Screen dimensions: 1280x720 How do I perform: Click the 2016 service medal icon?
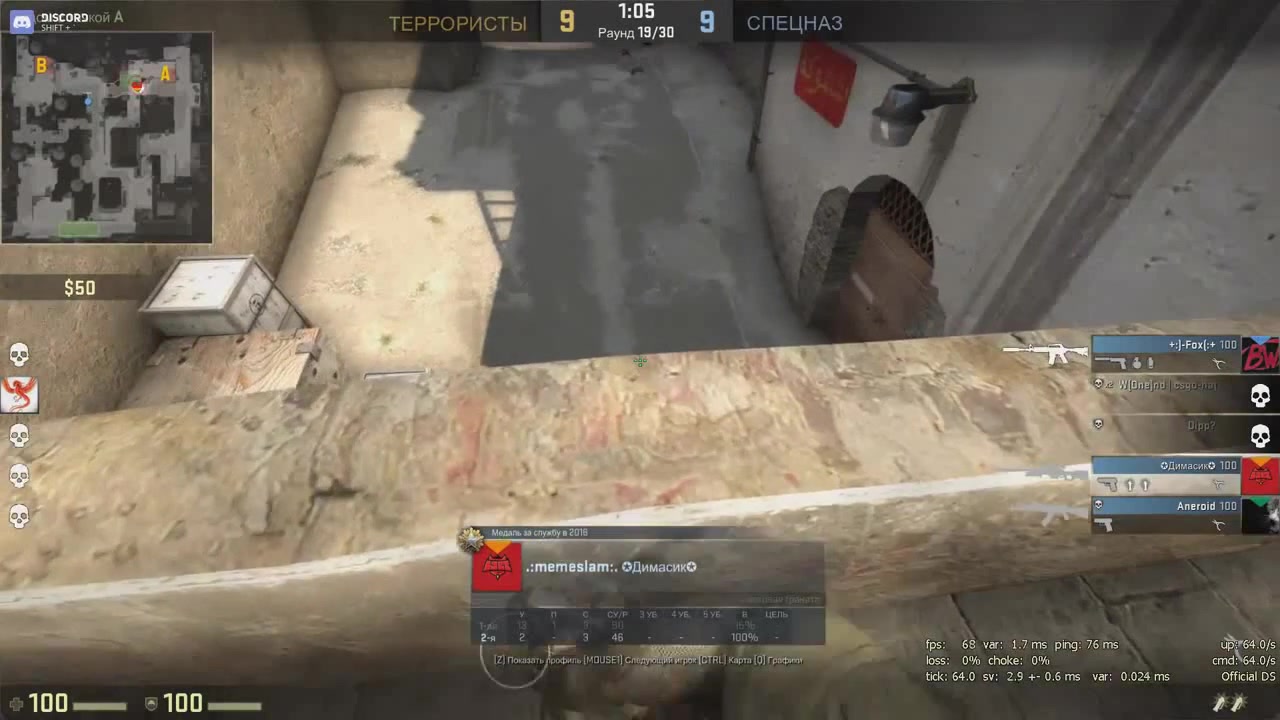pyautogui.click(x=472, y=540)
